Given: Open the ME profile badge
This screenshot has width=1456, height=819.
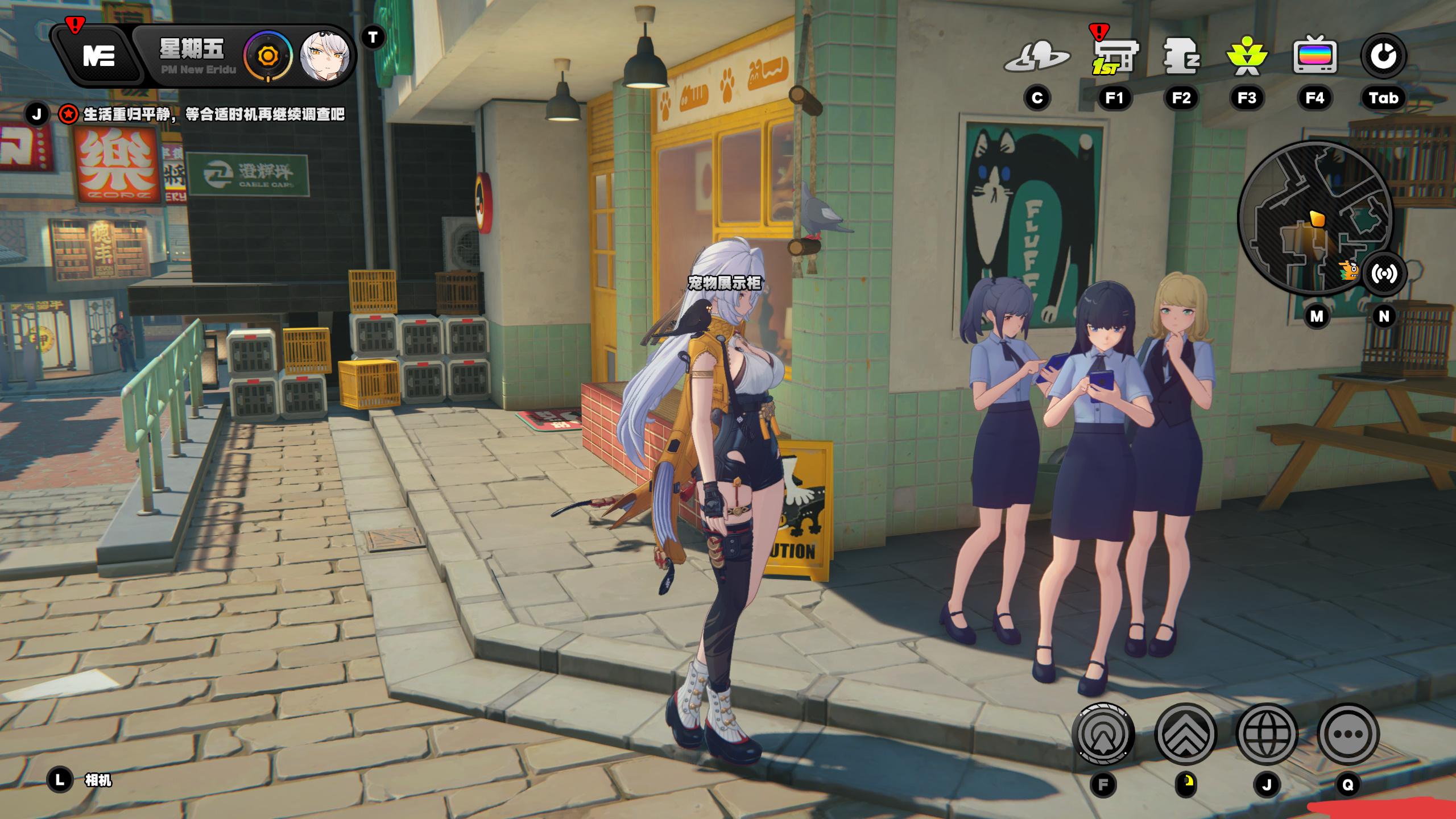Looking at the screenshot, I should tap(98, 56).
